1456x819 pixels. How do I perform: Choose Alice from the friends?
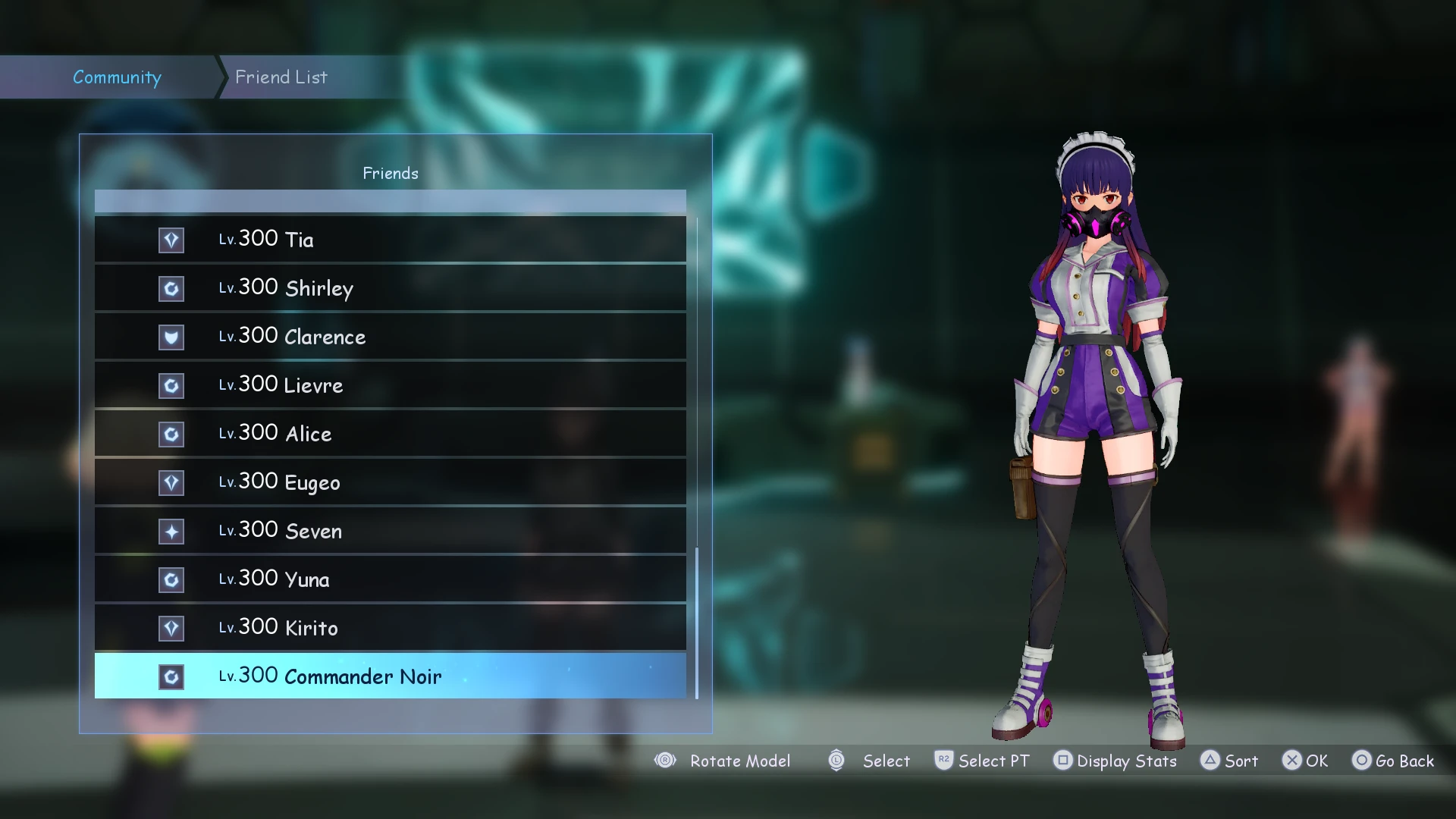pyautogui.click(x=390, y=434)
